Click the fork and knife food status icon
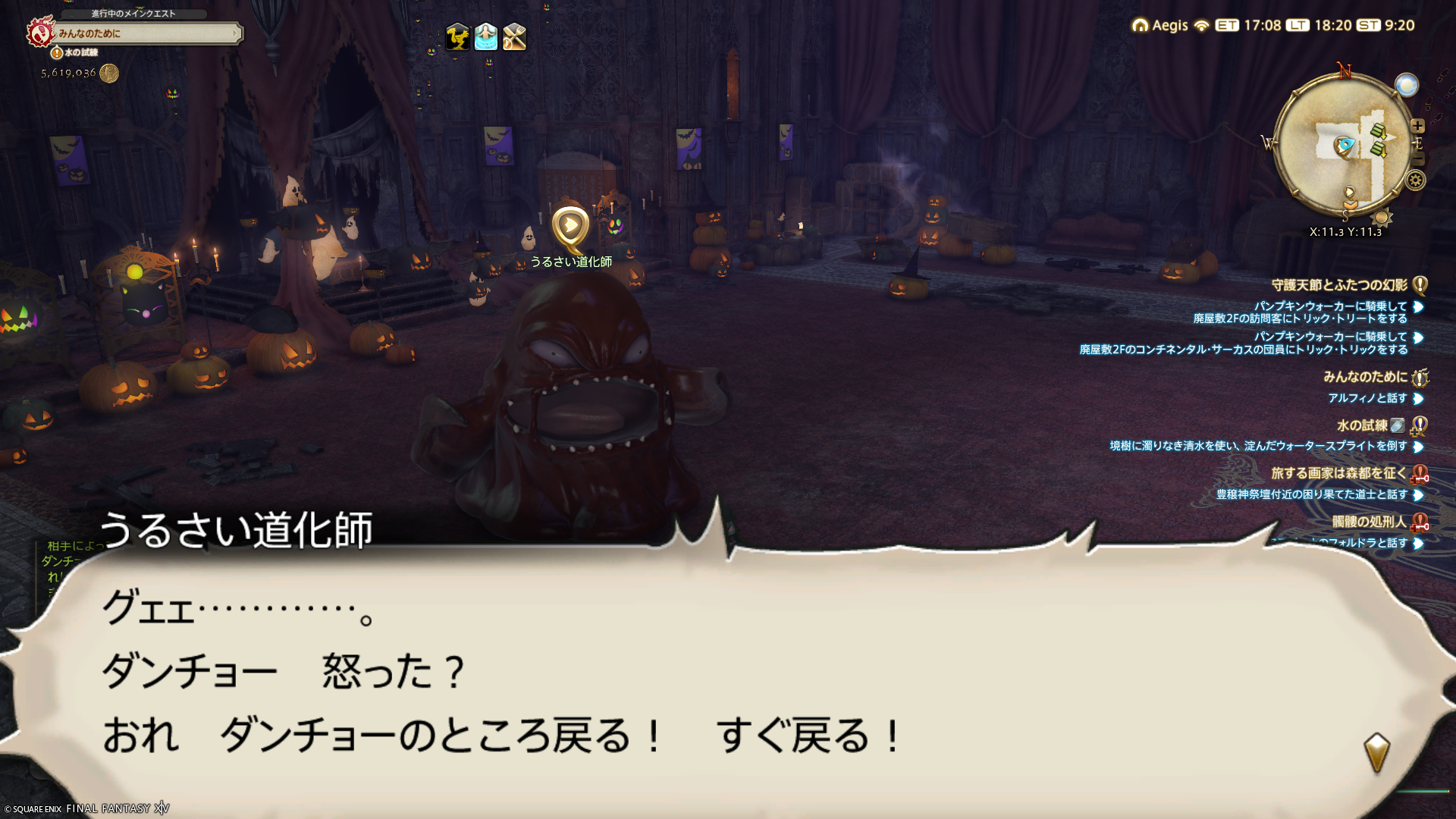The width and height of the screenshot is (1456, 819). (514, 36)
